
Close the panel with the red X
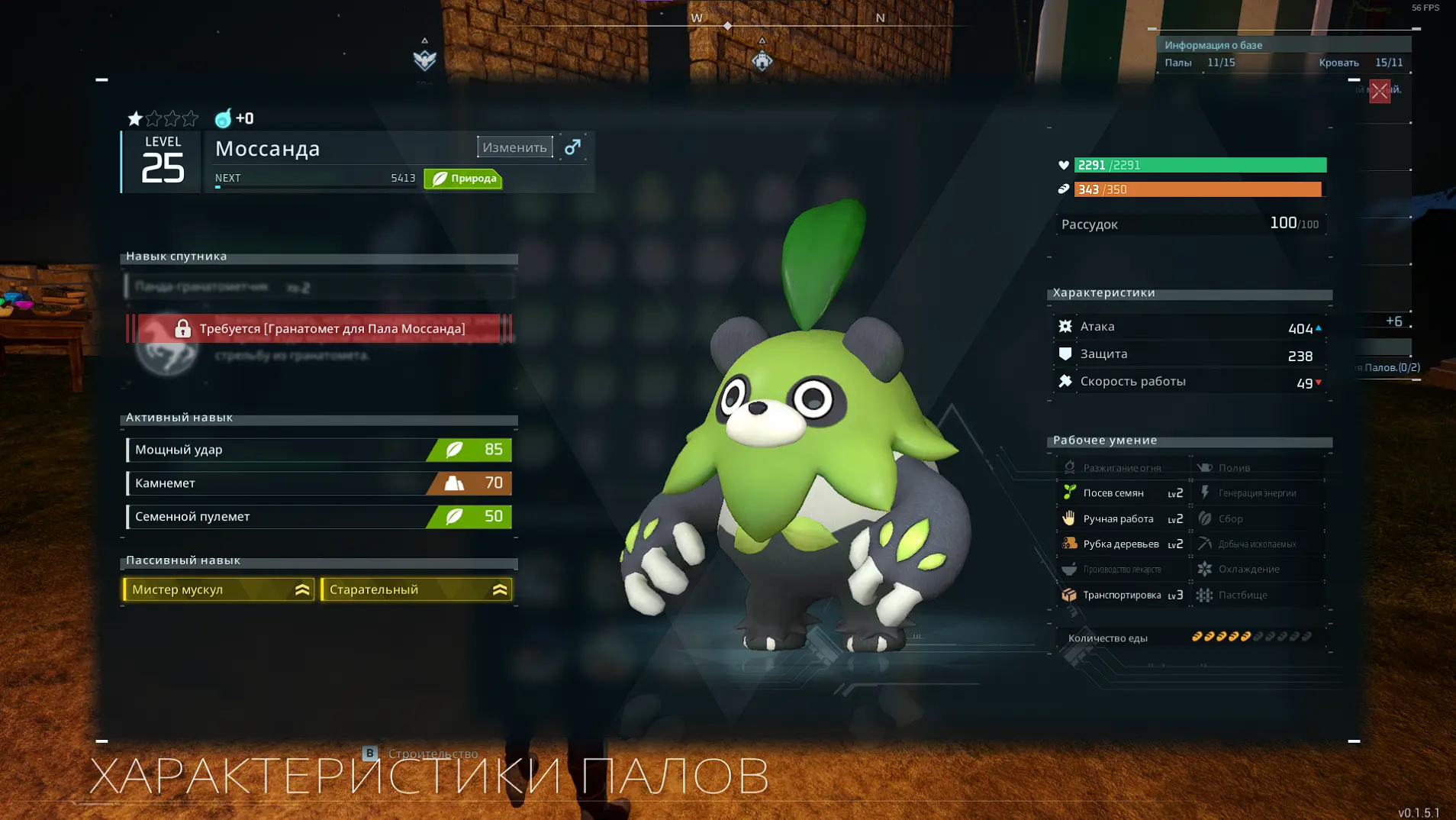[x=1379, y=92]
